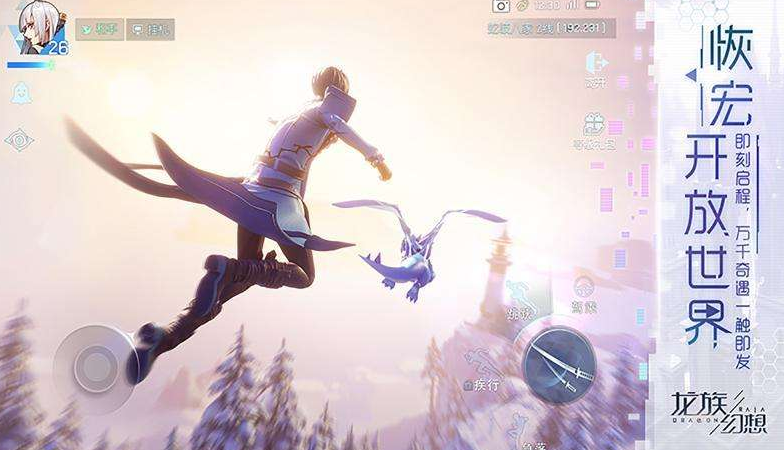Tap the speech bubble button beside avatar
The height and width of the screenshot is (450, 784).
click(155, 29)
